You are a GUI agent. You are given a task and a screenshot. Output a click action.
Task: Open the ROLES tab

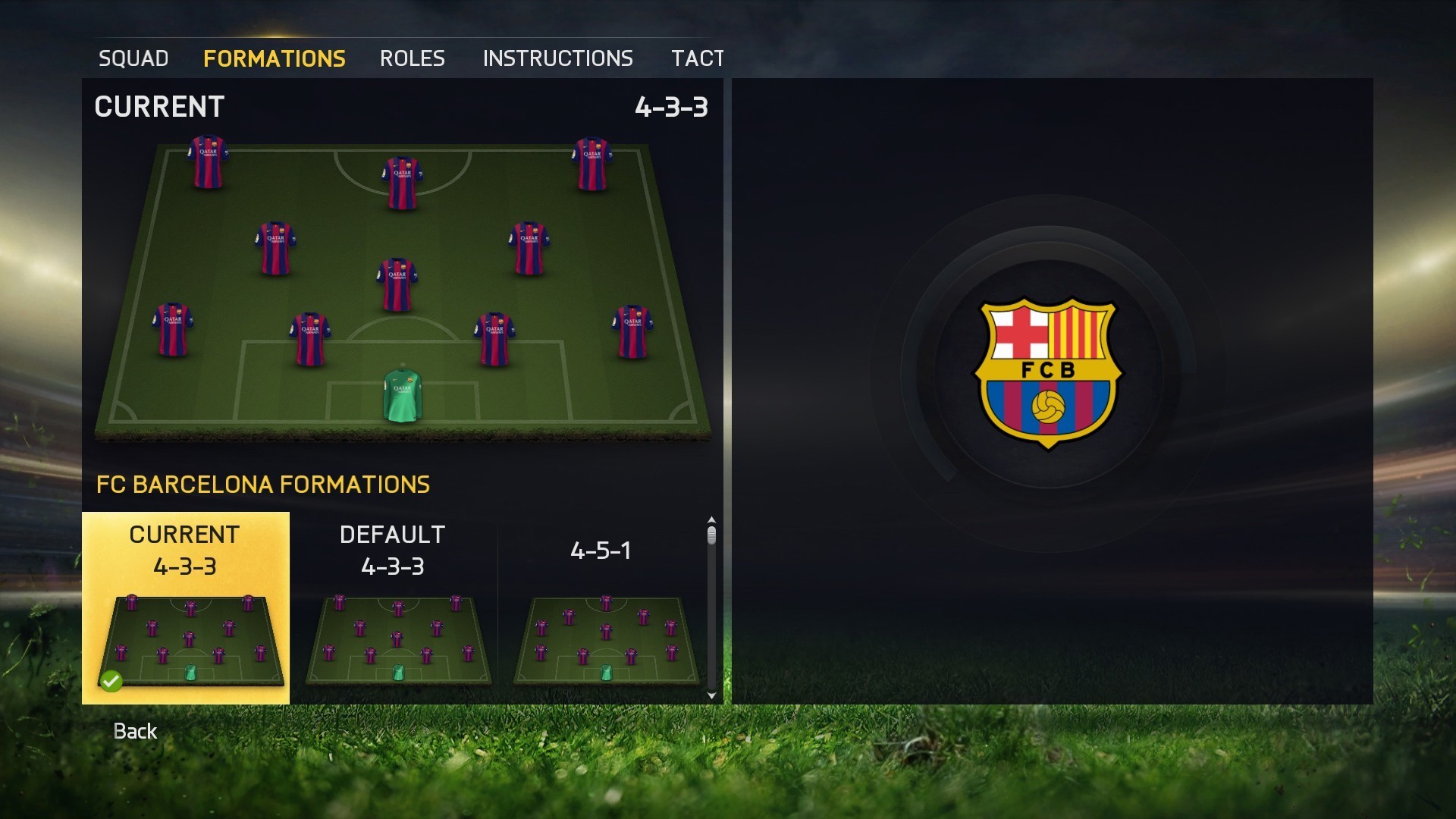click(413, 58)
